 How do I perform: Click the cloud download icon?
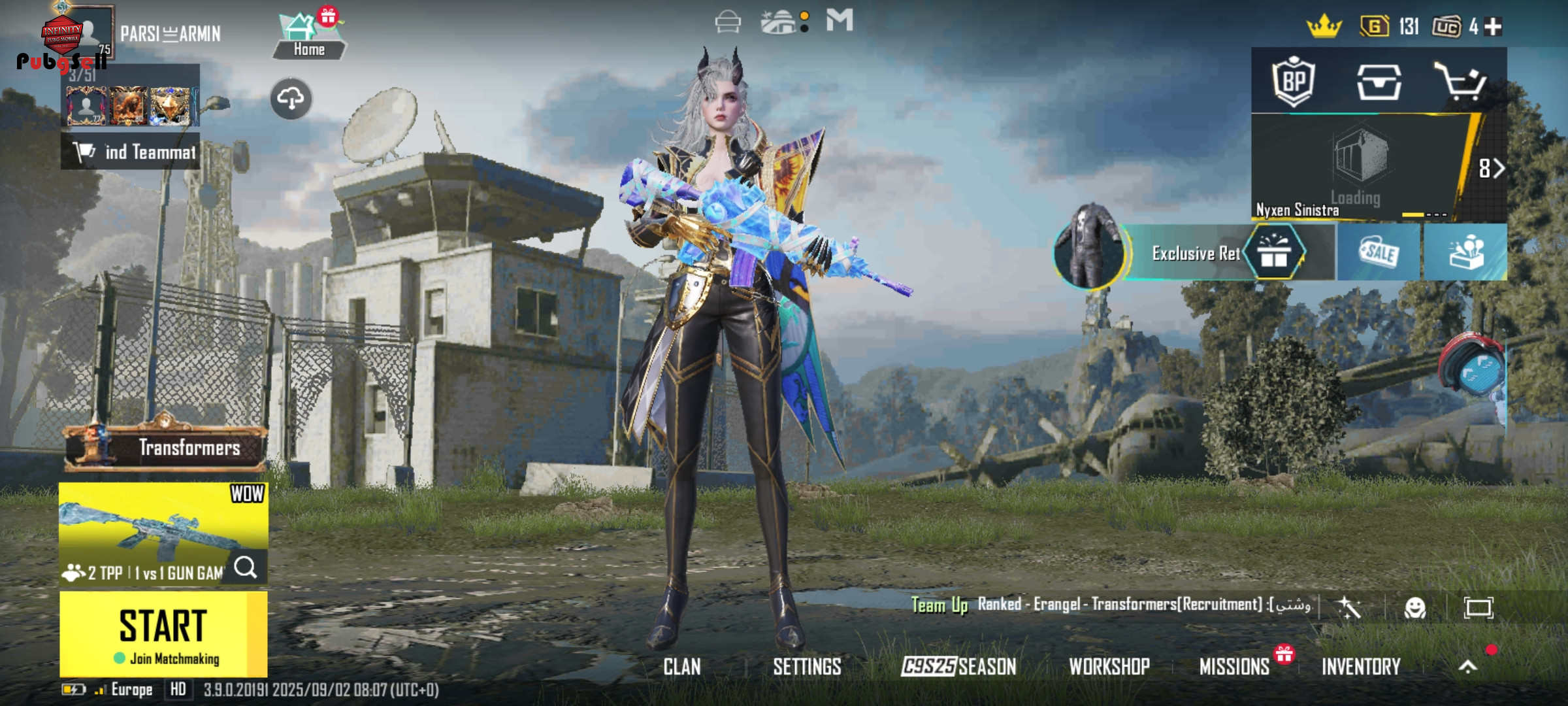point(291,99)
